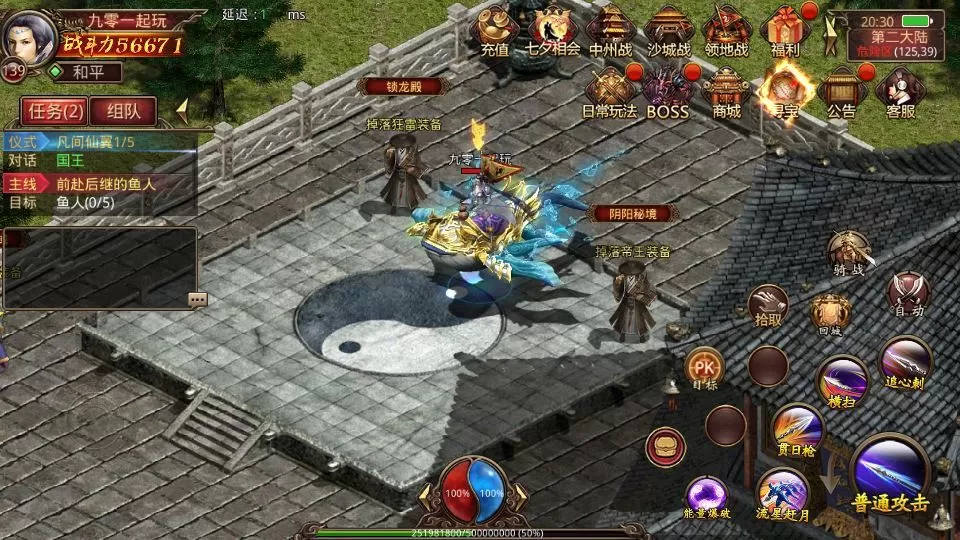This screenshot has height=540, width=960.
Task: Switch to the 任务(2) quest tab
Action: pos(55,111)
